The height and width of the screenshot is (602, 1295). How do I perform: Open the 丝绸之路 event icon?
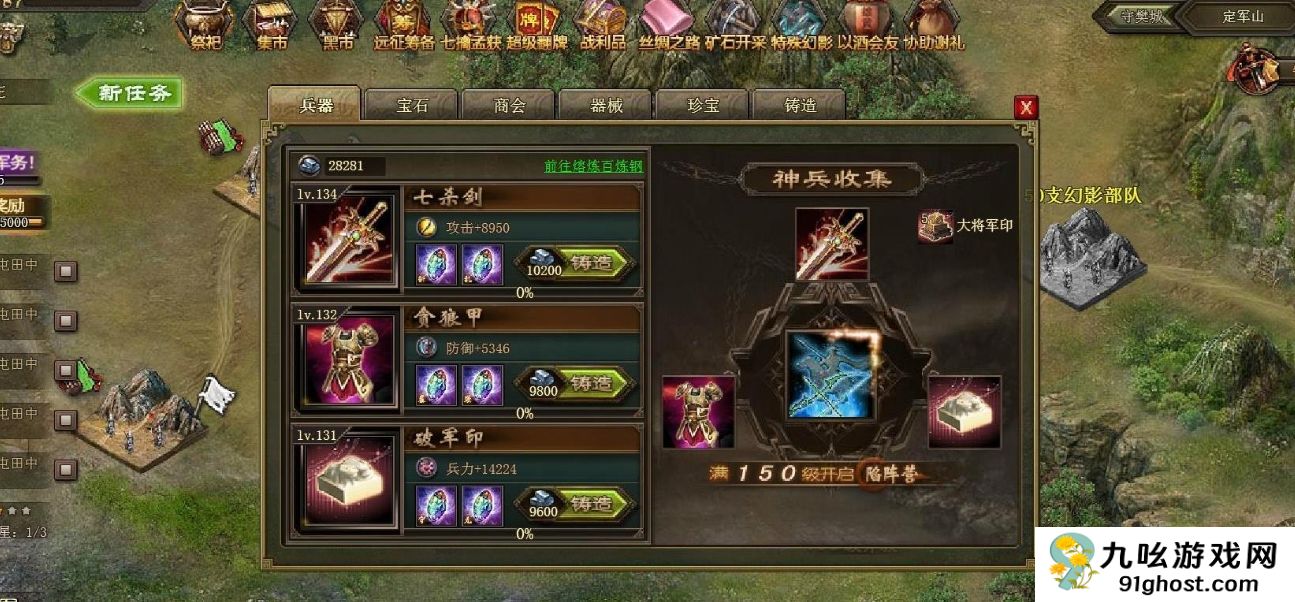click(x=666, y=25)
